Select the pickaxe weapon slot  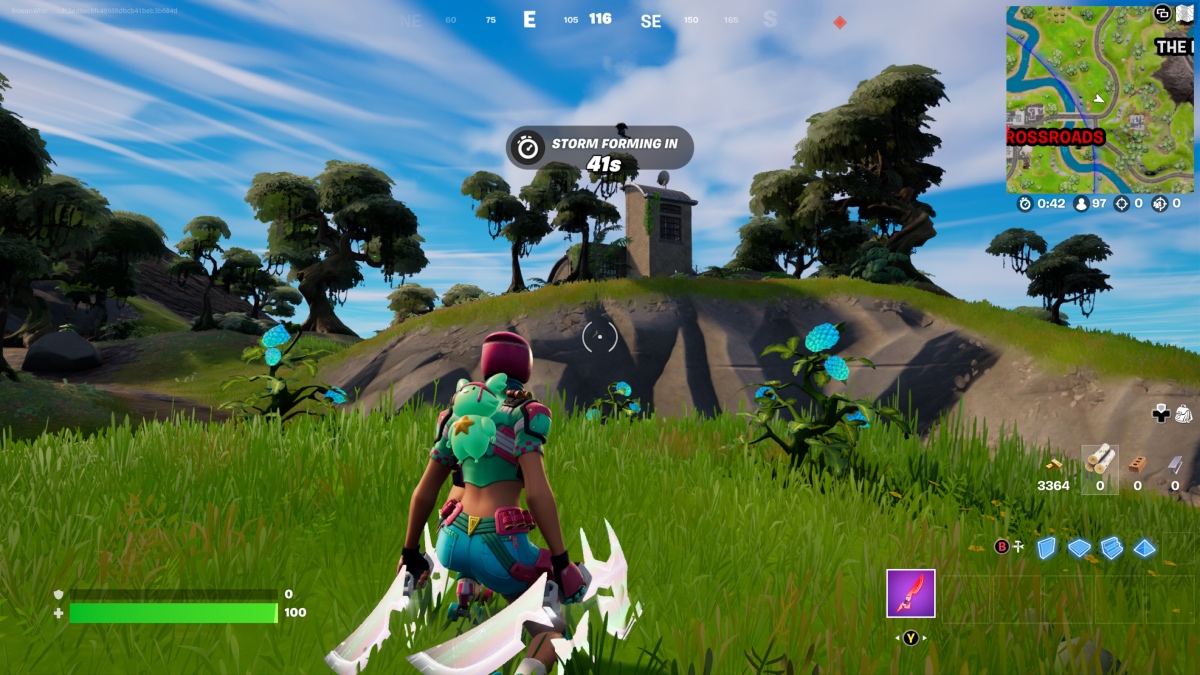pos(910,593)
